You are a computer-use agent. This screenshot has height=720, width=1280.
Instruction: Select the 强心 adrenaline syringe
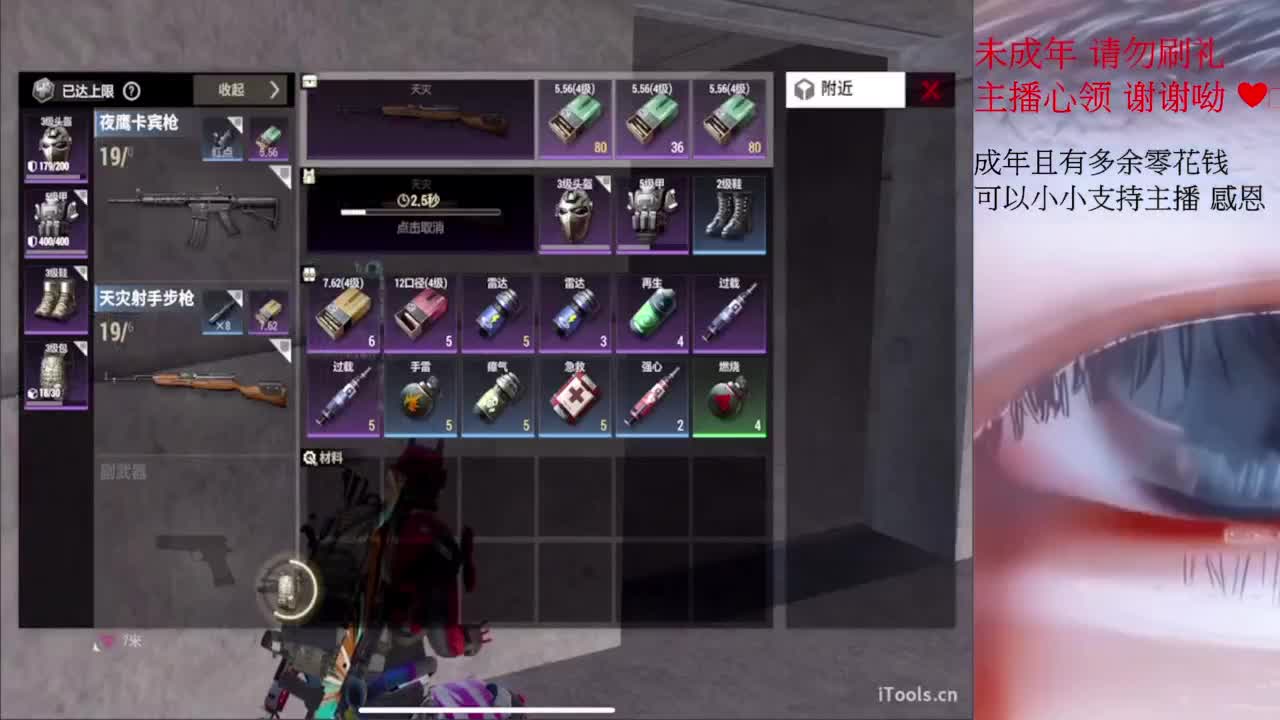tap(652, 396)
